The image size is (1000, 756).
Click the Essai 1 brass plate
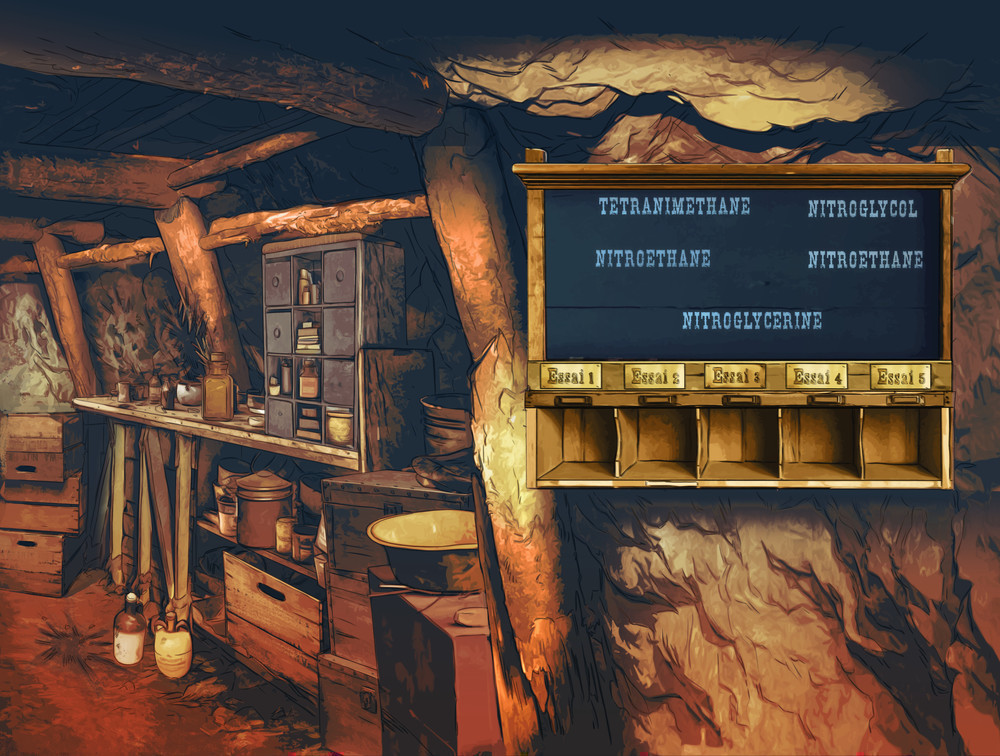[571, 377]
